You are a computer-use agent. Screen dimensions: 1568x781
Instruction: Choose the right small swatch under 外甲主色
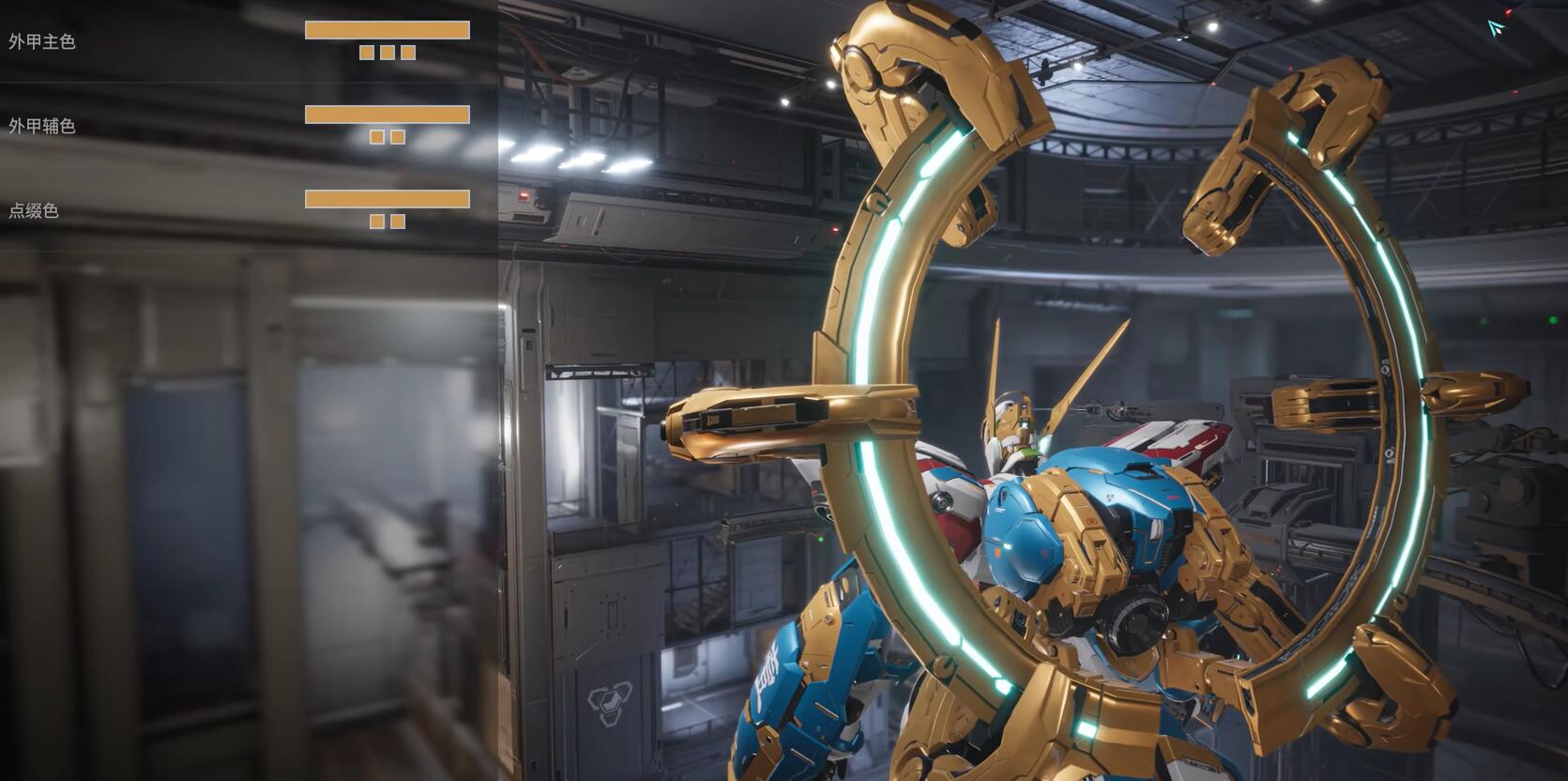tap(408, 53)
